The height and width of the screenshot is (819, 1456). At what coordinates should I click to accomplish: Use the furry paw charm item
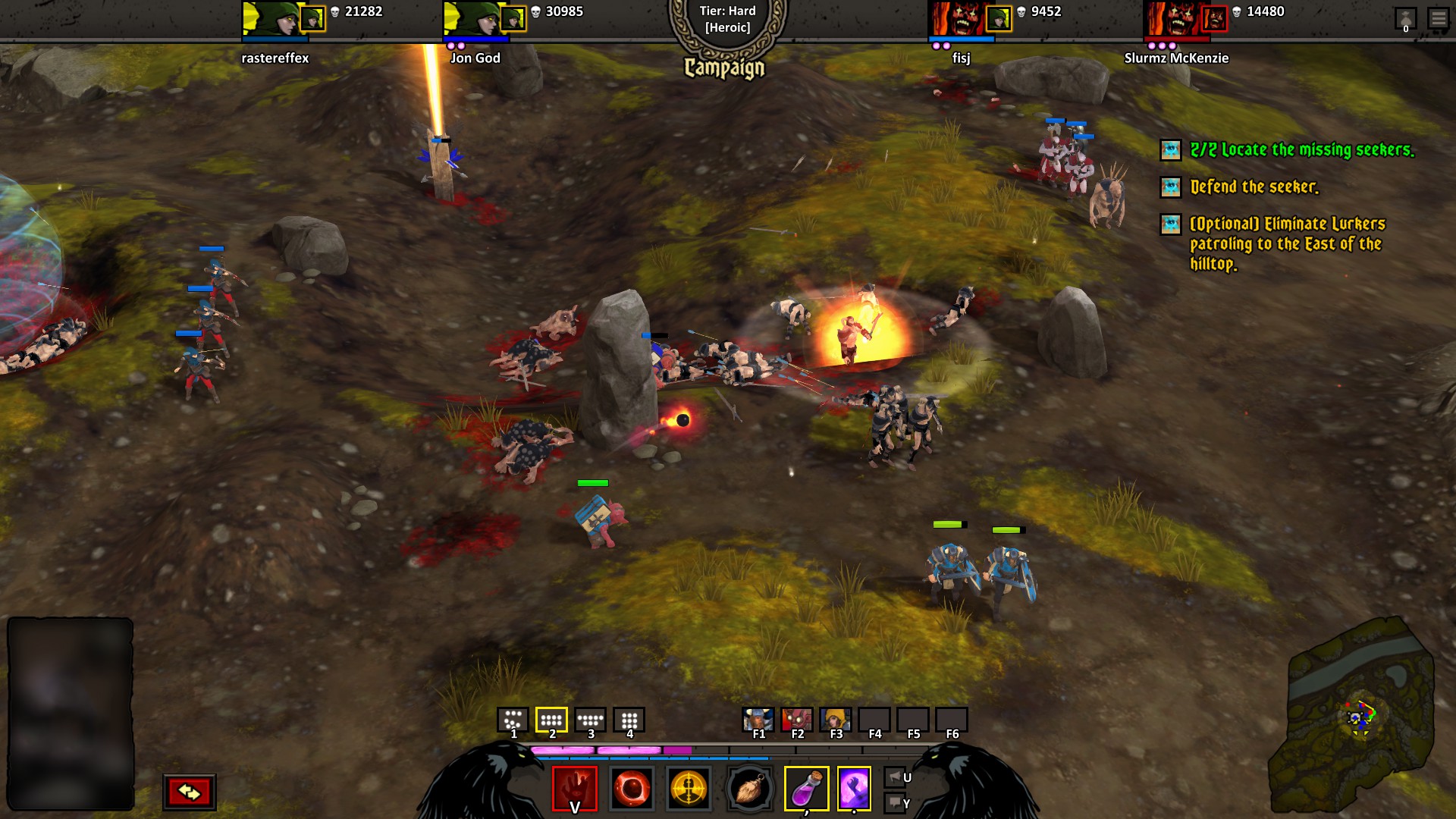[x=749, y=789]
